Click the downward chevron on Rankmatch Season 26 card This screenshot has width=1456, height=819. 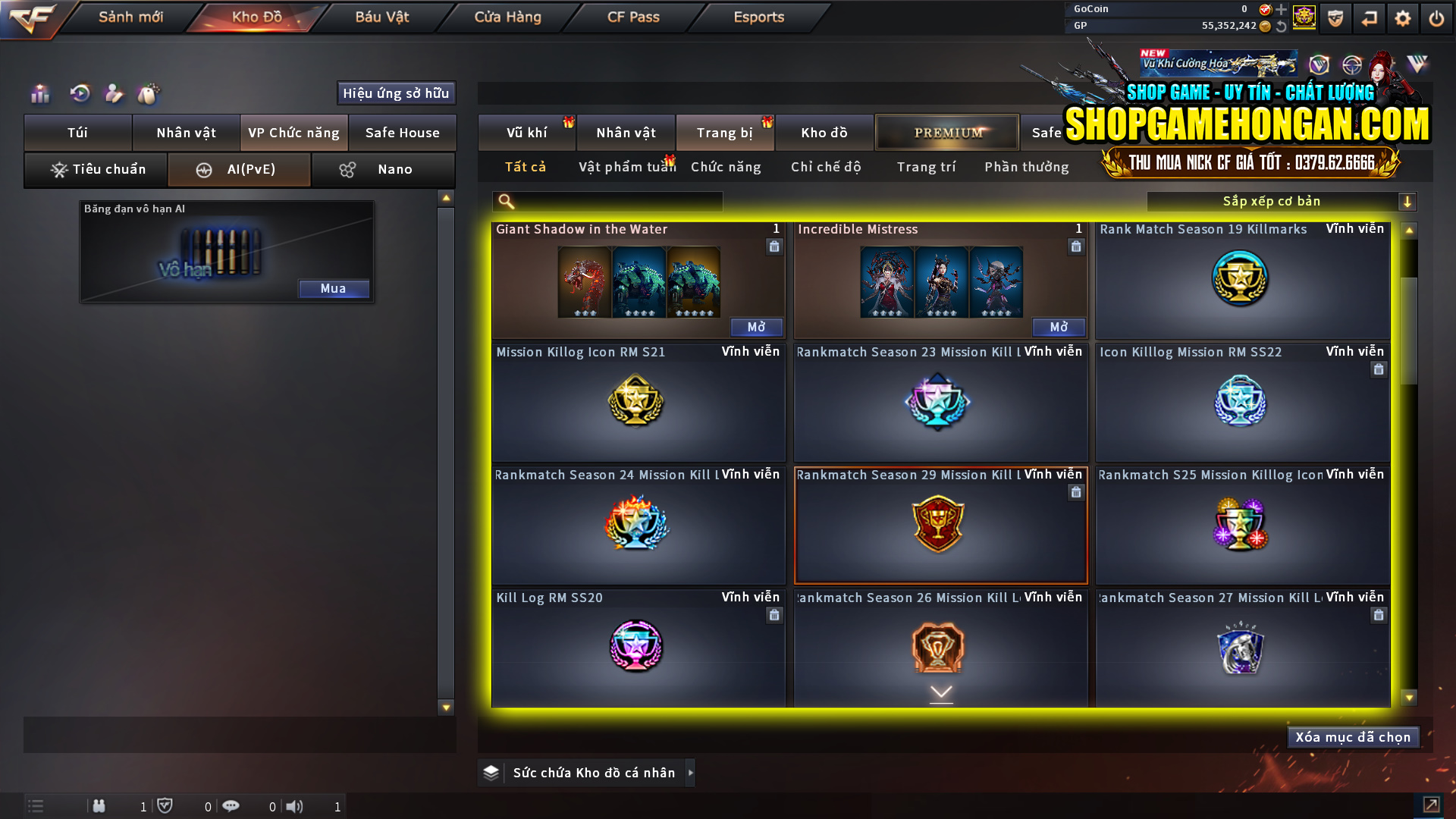(941, 692)
